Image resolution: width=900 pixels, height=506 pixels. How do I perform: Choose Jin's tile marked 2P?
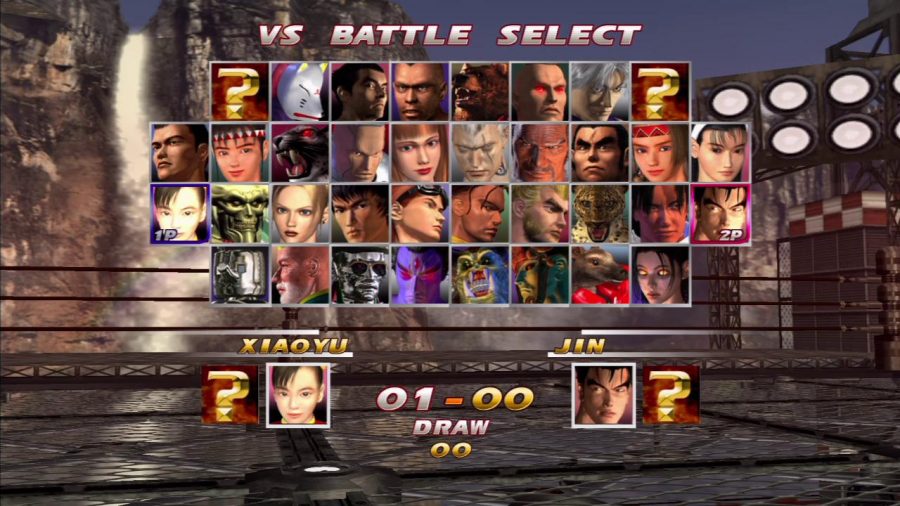720,213
